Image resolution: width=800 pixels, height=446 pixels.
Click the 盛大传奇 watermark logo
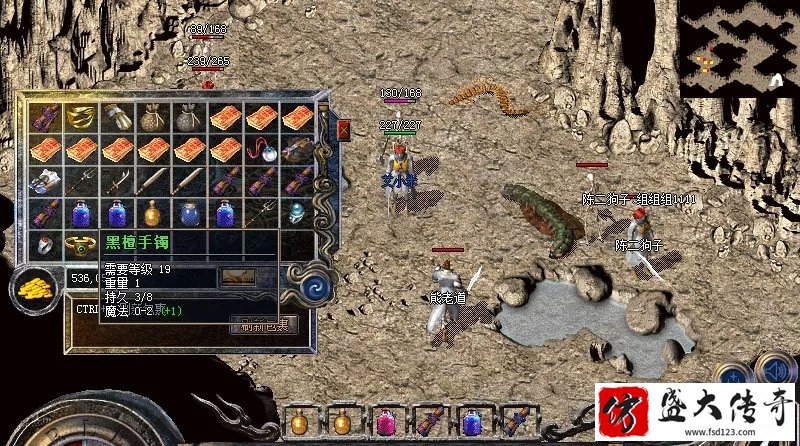(696, 413)
